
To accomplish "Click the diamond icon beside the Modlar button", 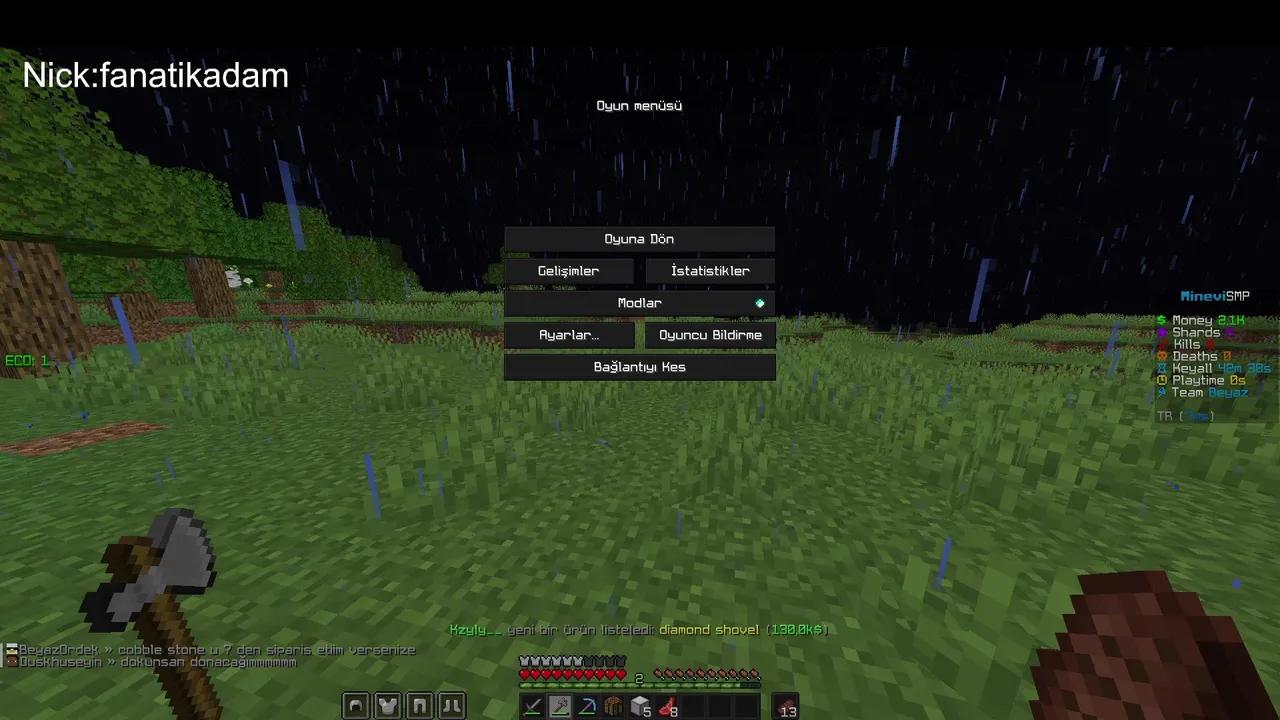I will (x=760, y=303).
